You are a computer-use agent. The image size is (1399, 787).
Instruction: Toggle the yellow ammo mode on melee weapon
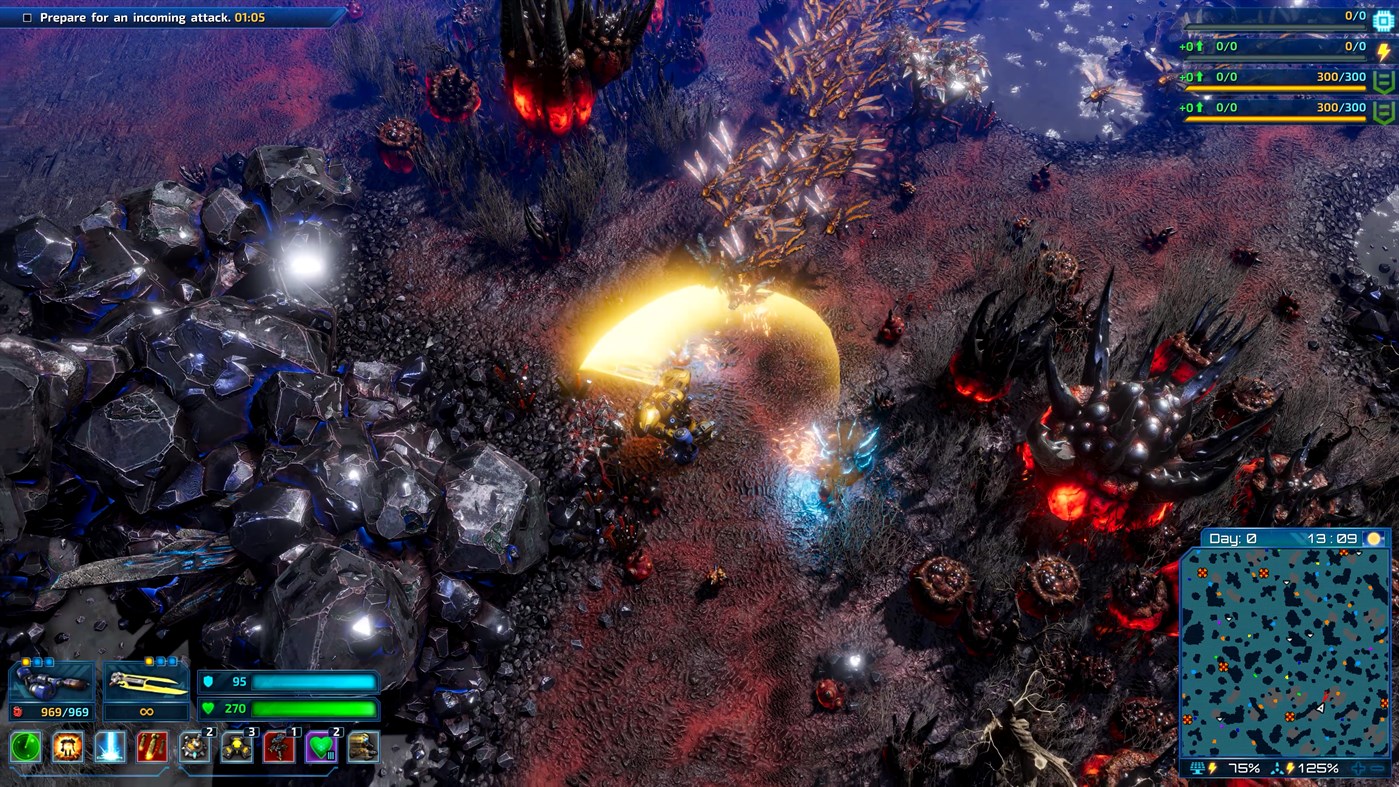tap(149, 662)
